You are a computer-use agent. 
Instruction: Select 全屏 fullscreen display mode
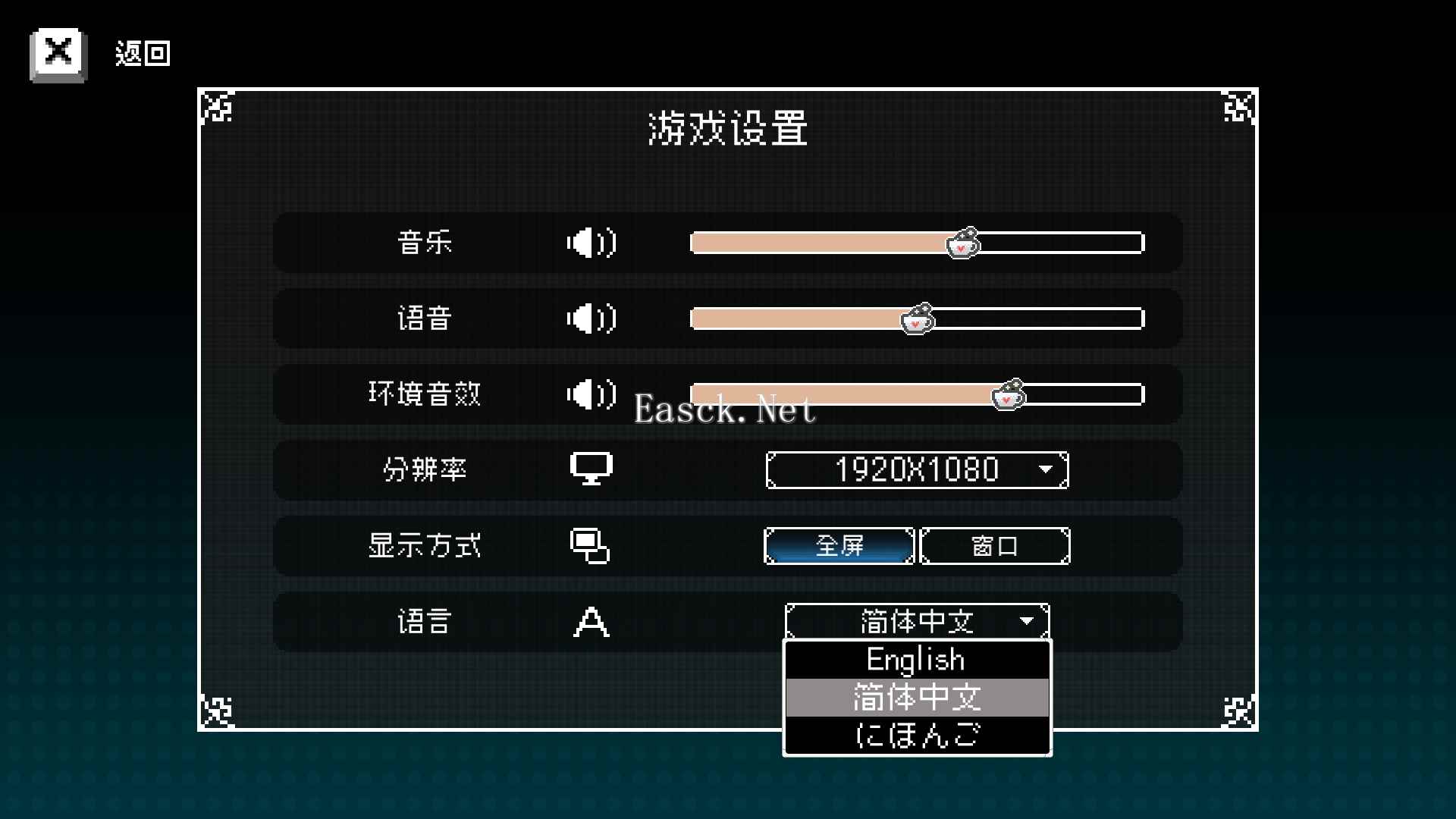(x=838, y=545)
